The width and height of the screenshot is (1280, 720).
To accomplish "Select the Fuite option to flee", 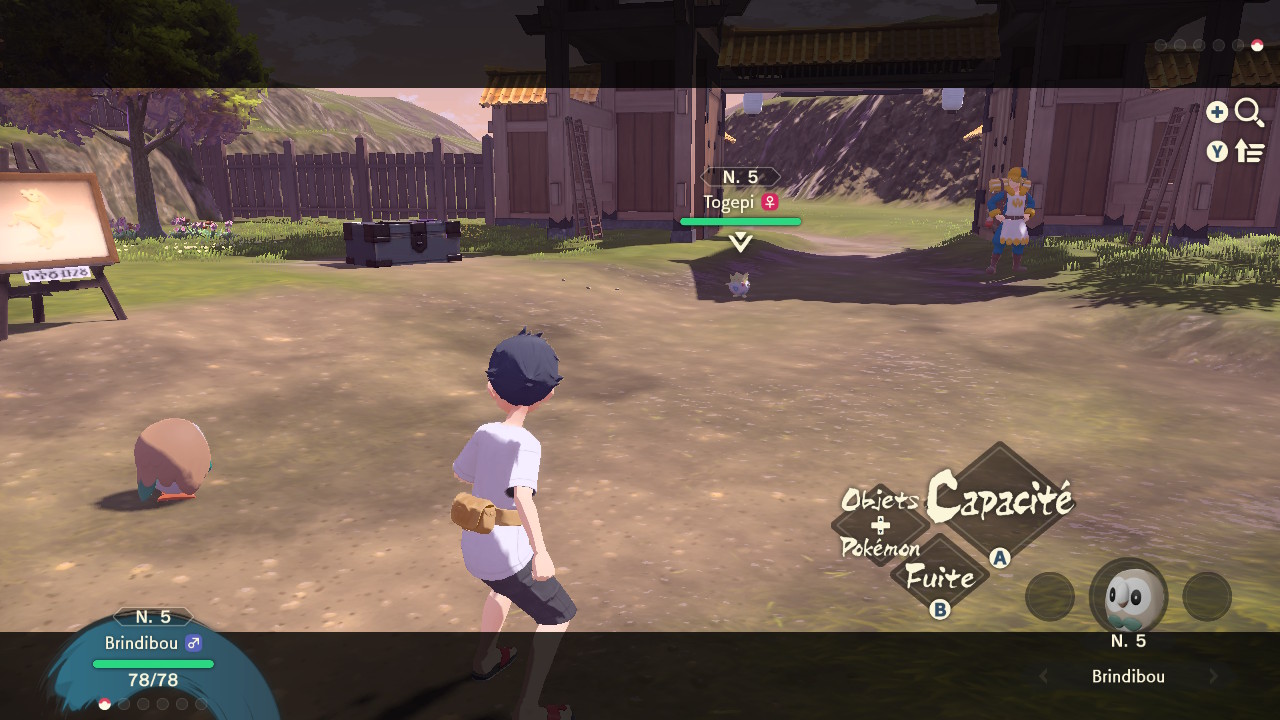I will click(x=939, y=577).
